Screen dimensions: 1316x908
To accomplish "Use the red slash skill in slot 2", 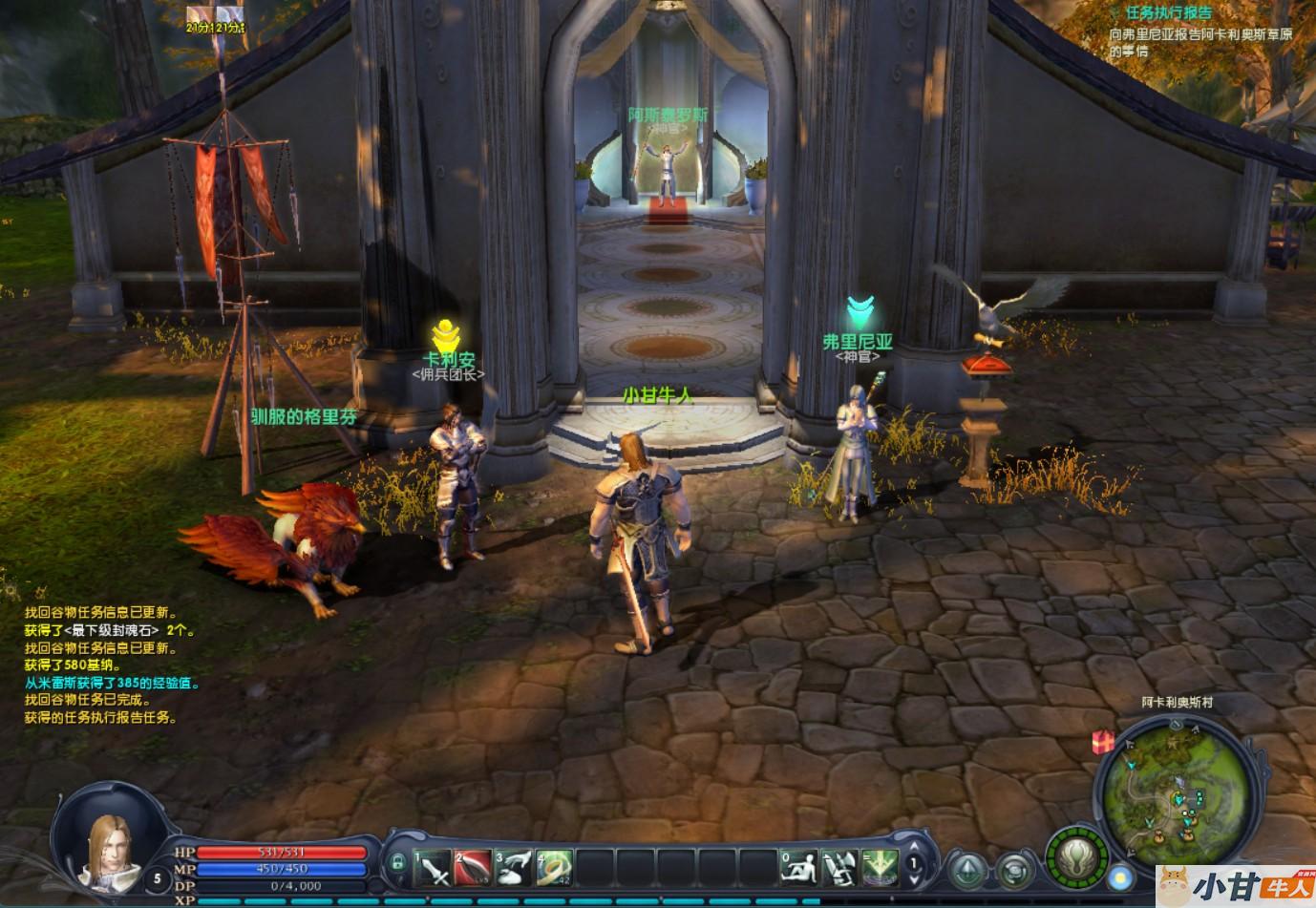I will 473,866.
